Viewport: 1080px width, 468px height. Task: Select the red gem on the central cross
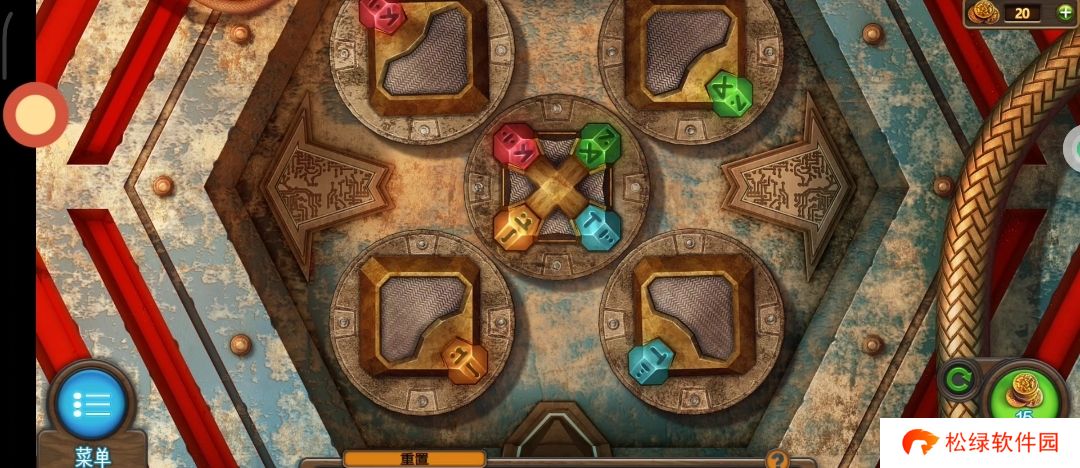click(x=516, y=146)
